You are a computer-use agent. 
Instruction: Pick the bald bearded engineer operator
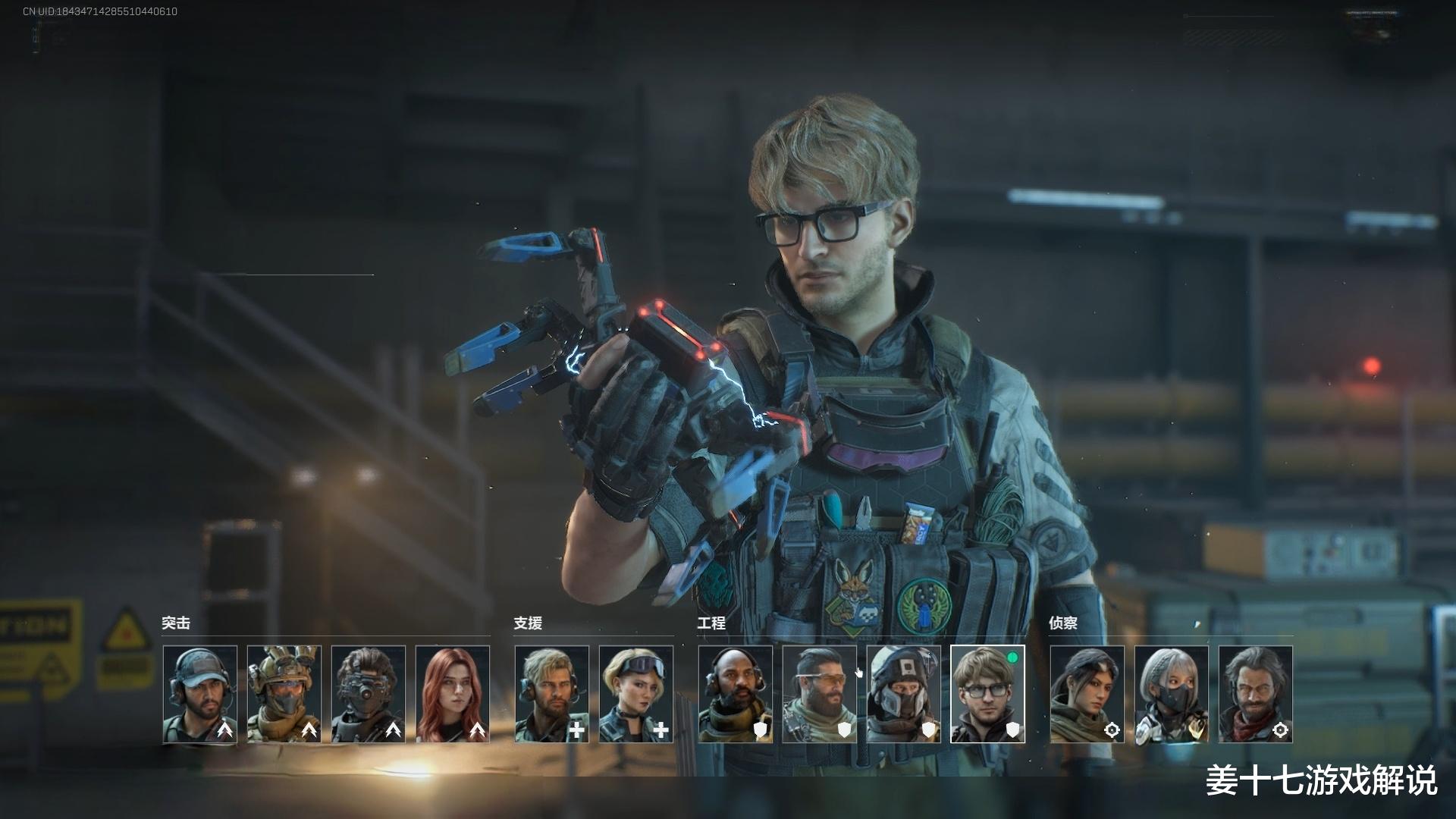point(736,694)
